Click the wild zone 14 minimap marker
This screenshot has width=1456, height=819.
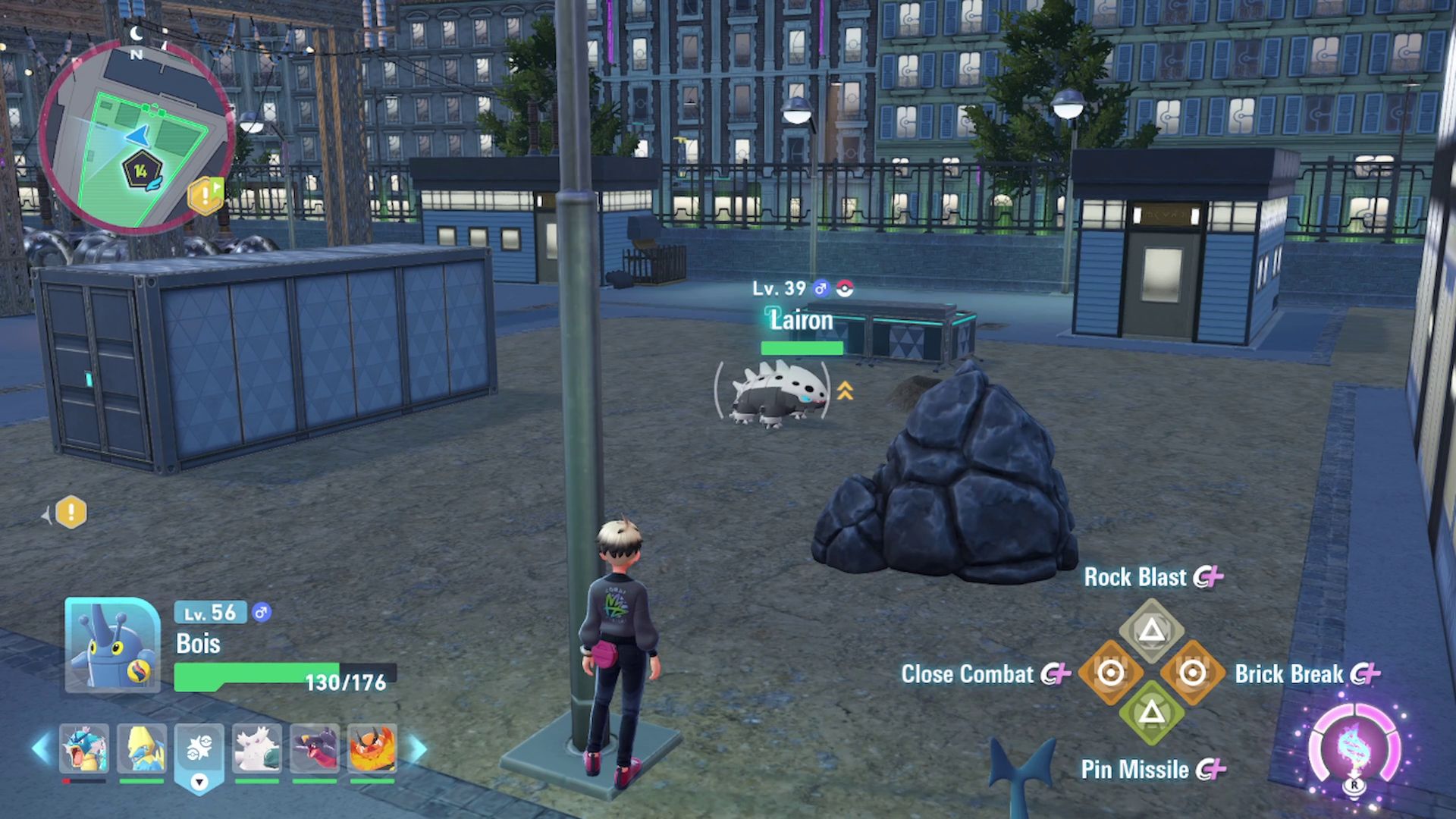coord(141,172)
